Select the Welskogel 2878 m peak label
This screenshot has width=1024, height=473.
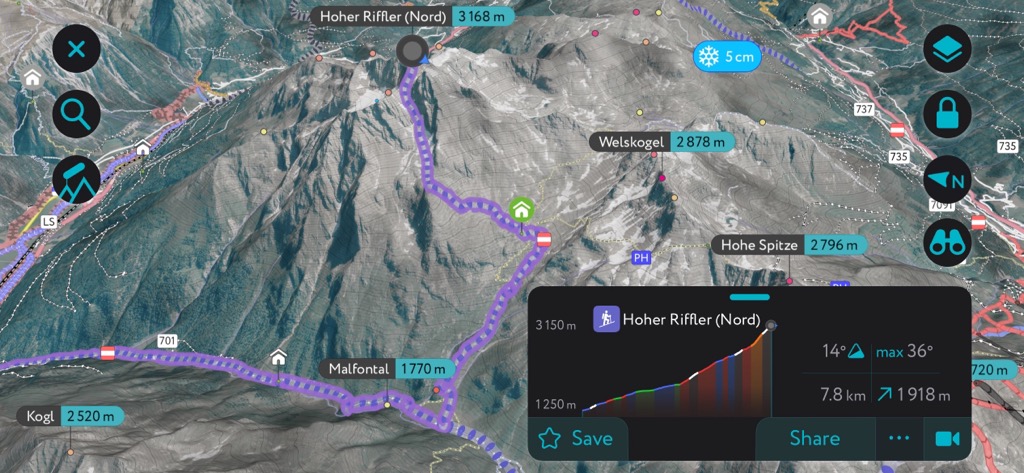(x=663, y=142)
